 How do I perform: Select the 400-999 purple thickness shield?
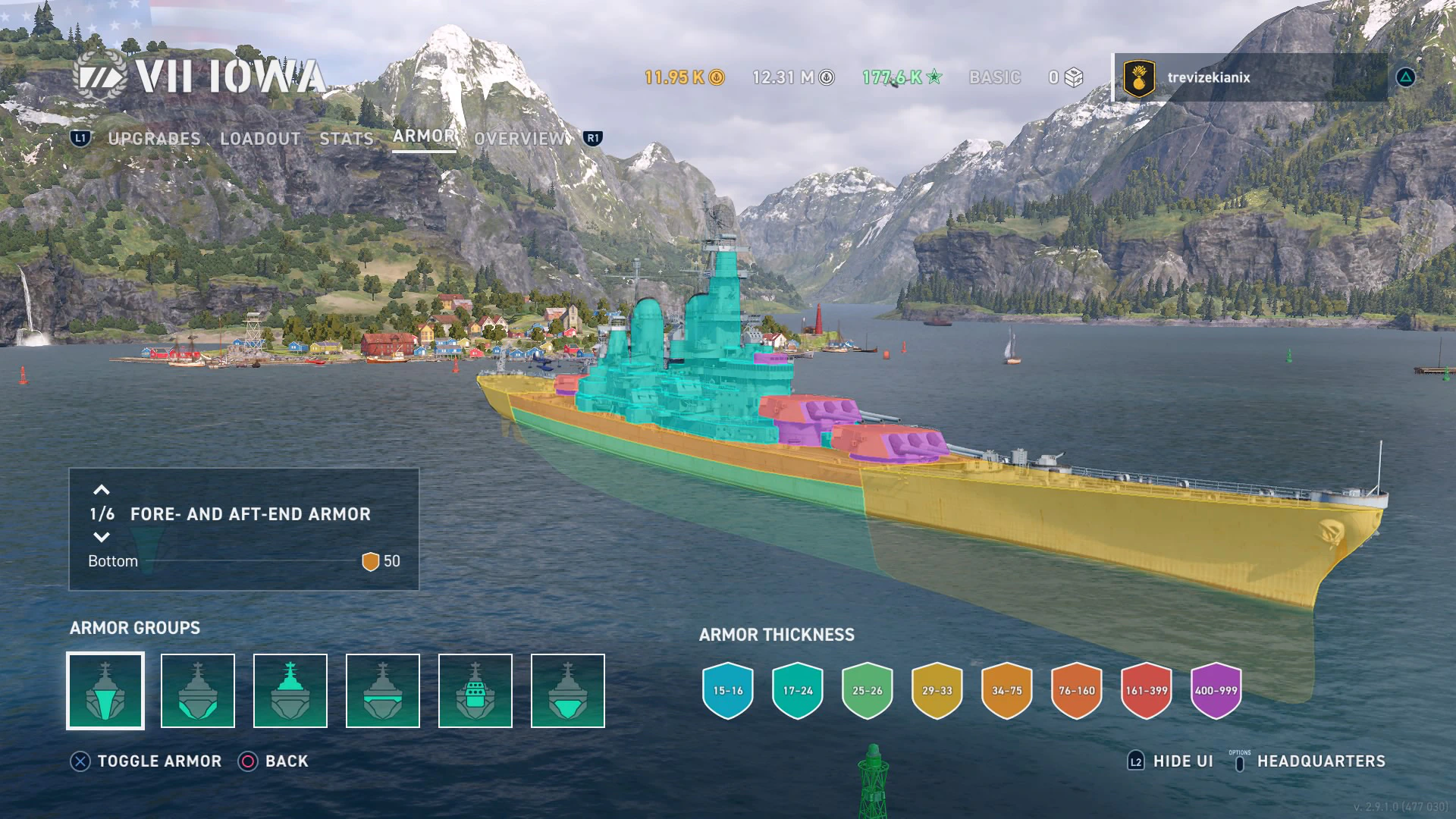(x=1216, y=691)
